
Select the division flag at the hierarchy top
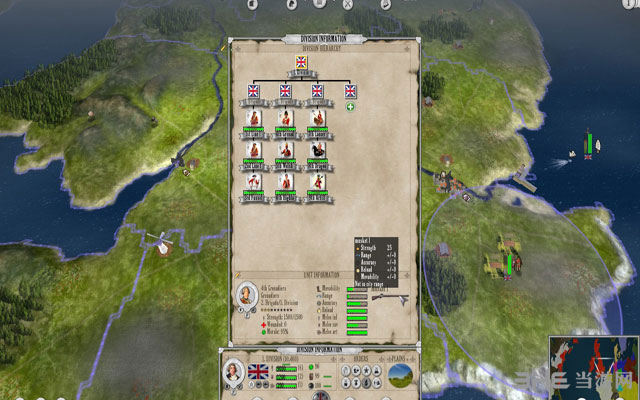(x=301, y=62)
